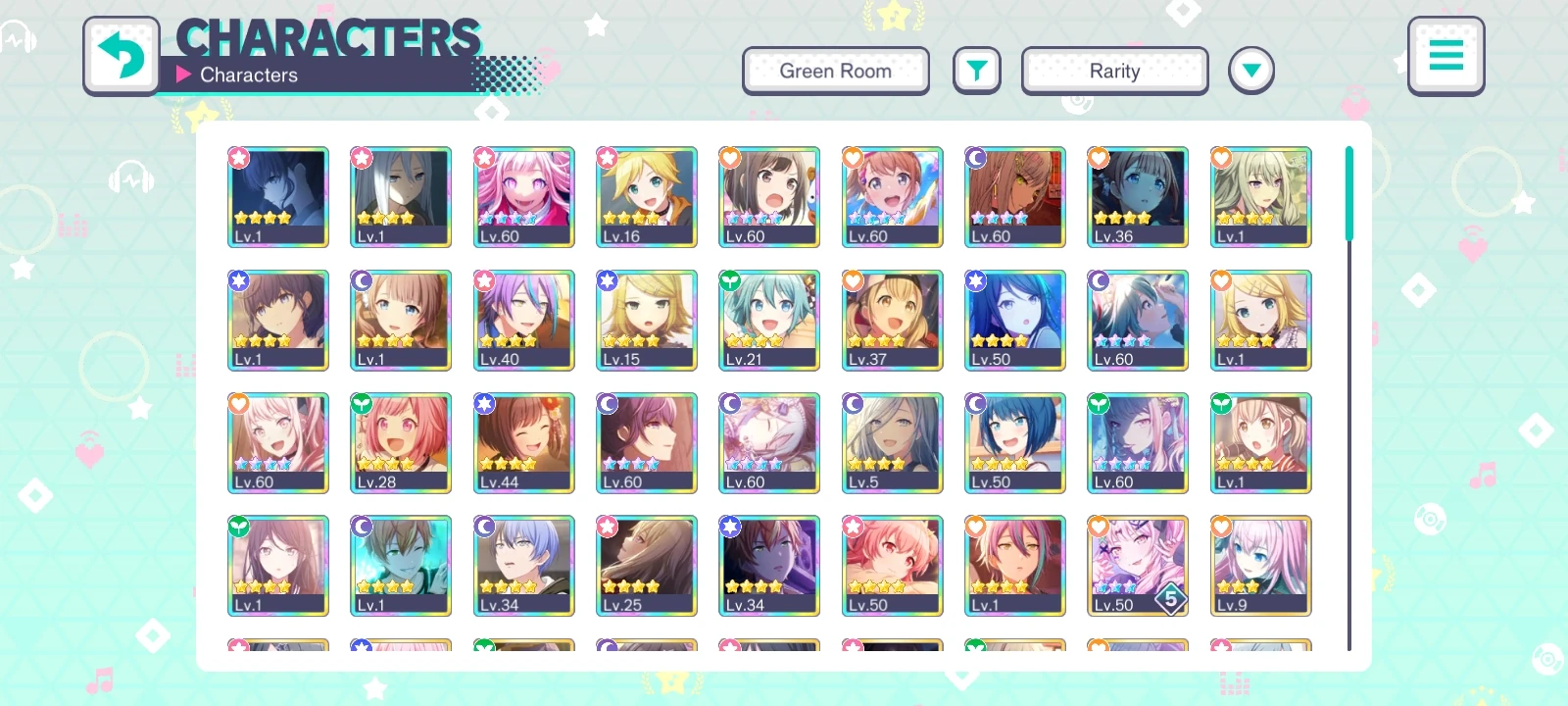Image resolution: width=1568 pixels, height=706 pixels.
Task: Click the teal back arrow button
Action: [x=122, y=56]
